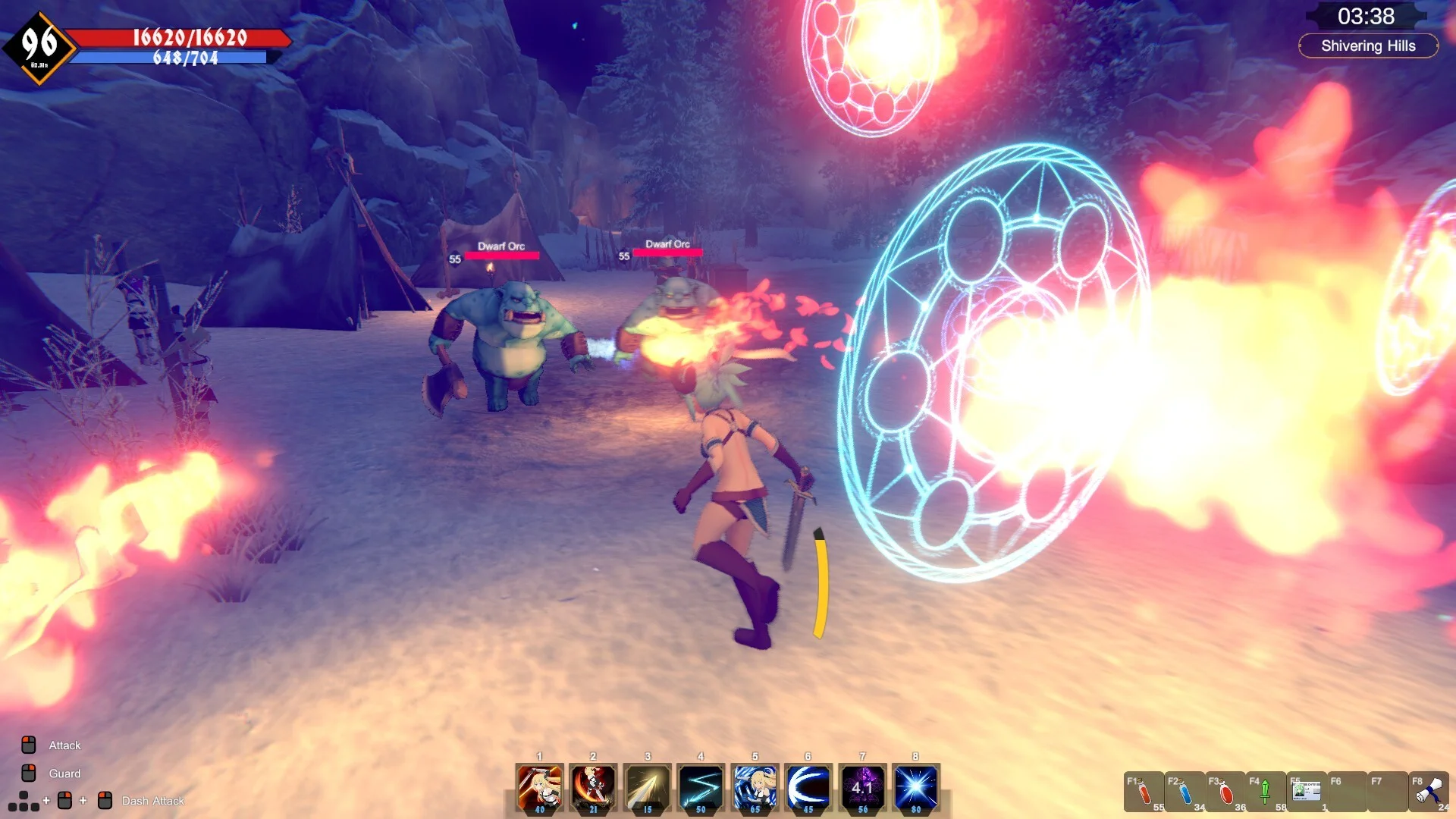The height and width of the screenshot is (819, 1456).
Task: Use the blue crescent slash skill
Action: tap(808, 787)
